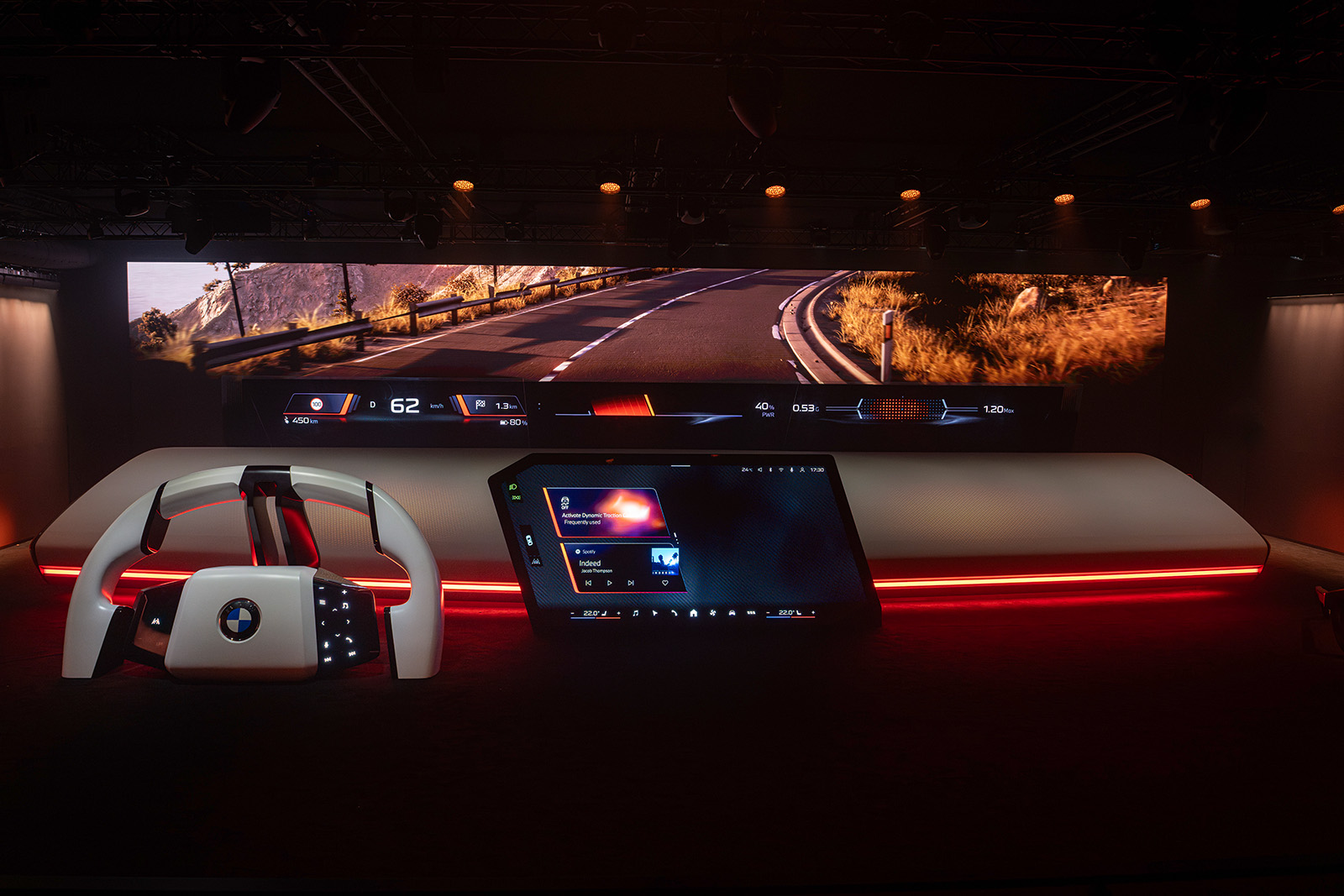Go to the home screen icon
Screen dimensions: 1344x896
(x=694, y=614)
